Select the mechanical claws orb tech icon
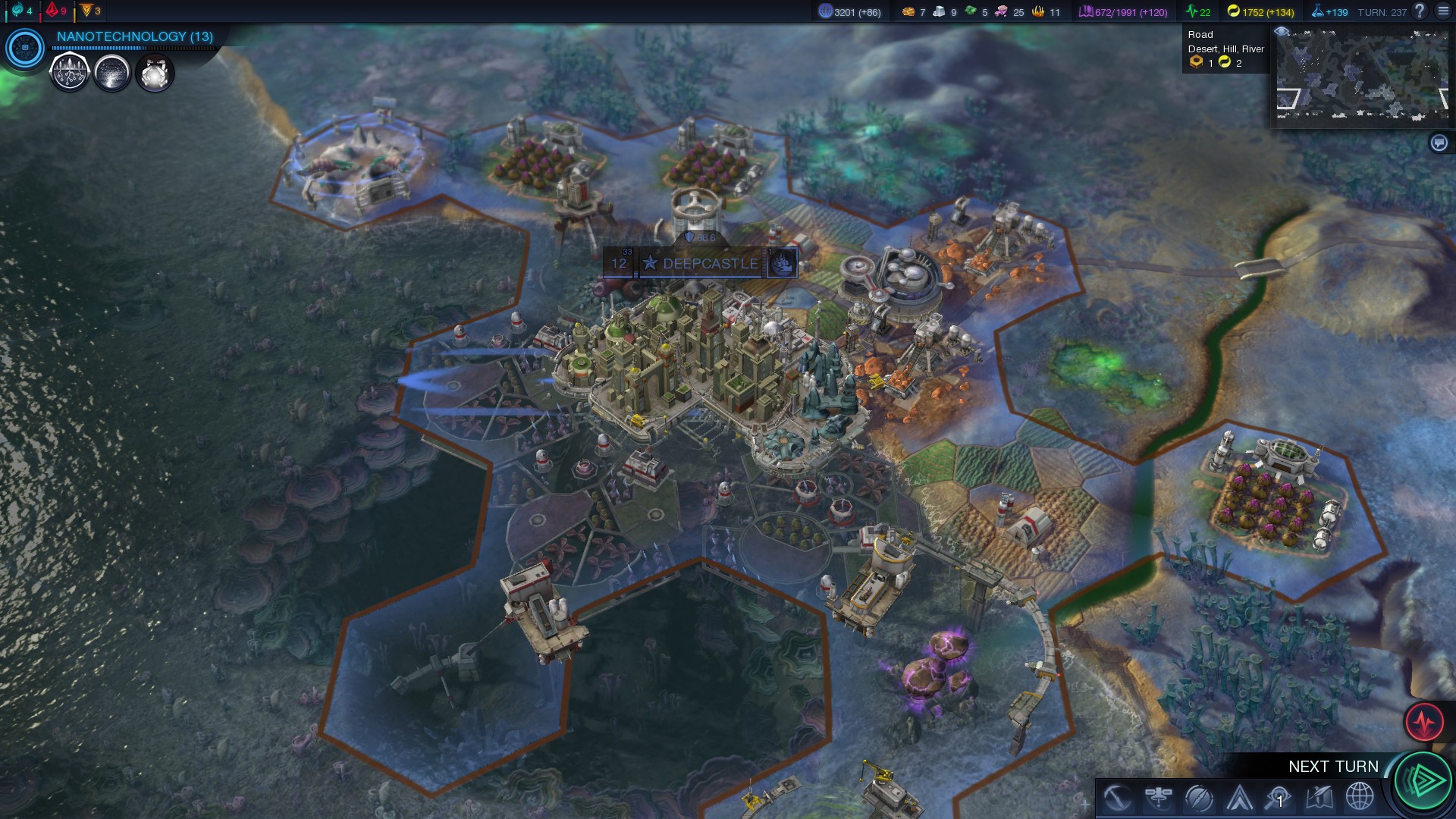Viewport: 1456px width, 819px height. pyautogui.click(x=155, y=74)
